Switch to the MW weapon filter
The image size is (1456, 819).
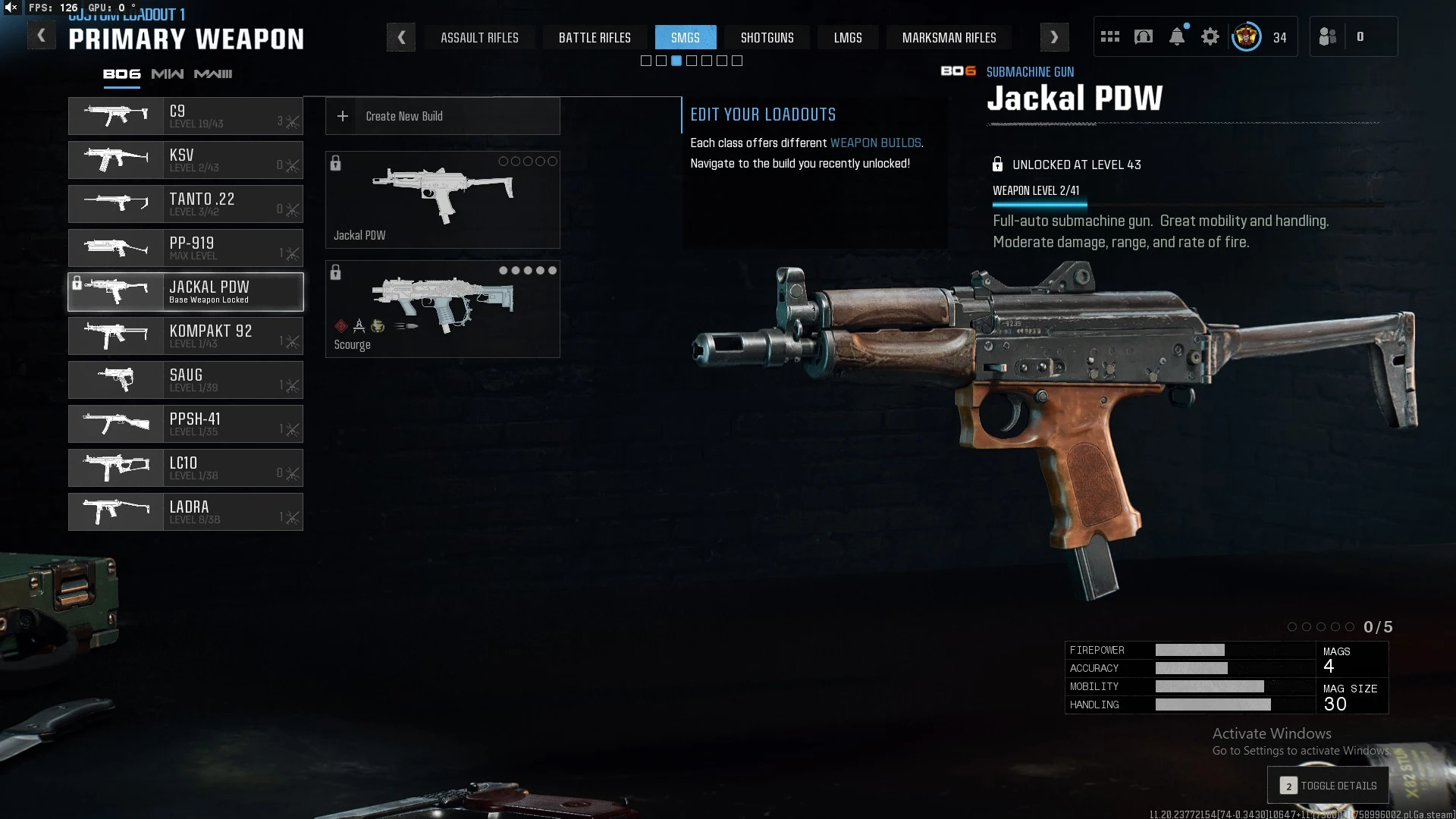(167, 74)
